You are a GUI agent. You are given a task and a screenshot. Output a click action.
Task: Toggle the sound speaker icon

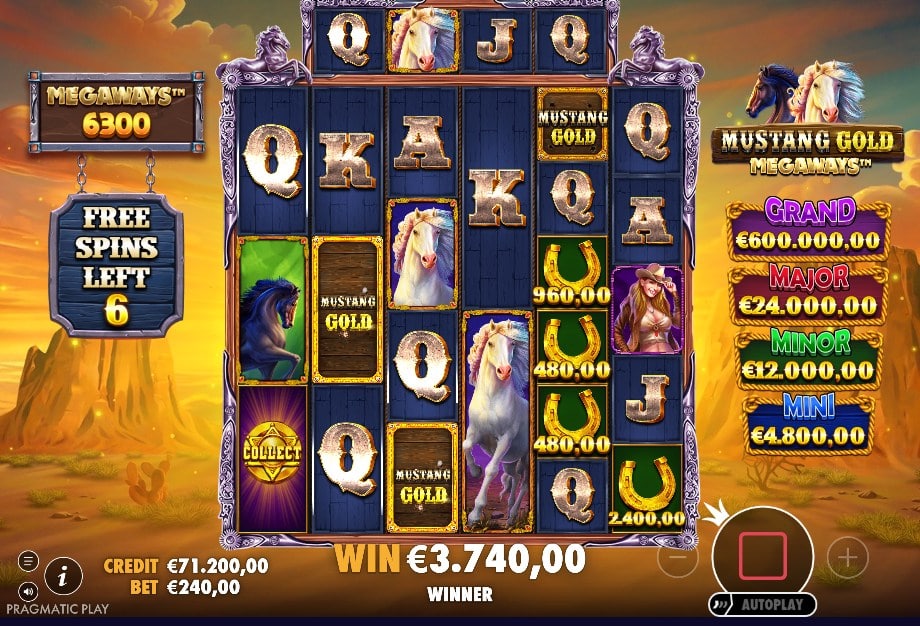point(28,589)
